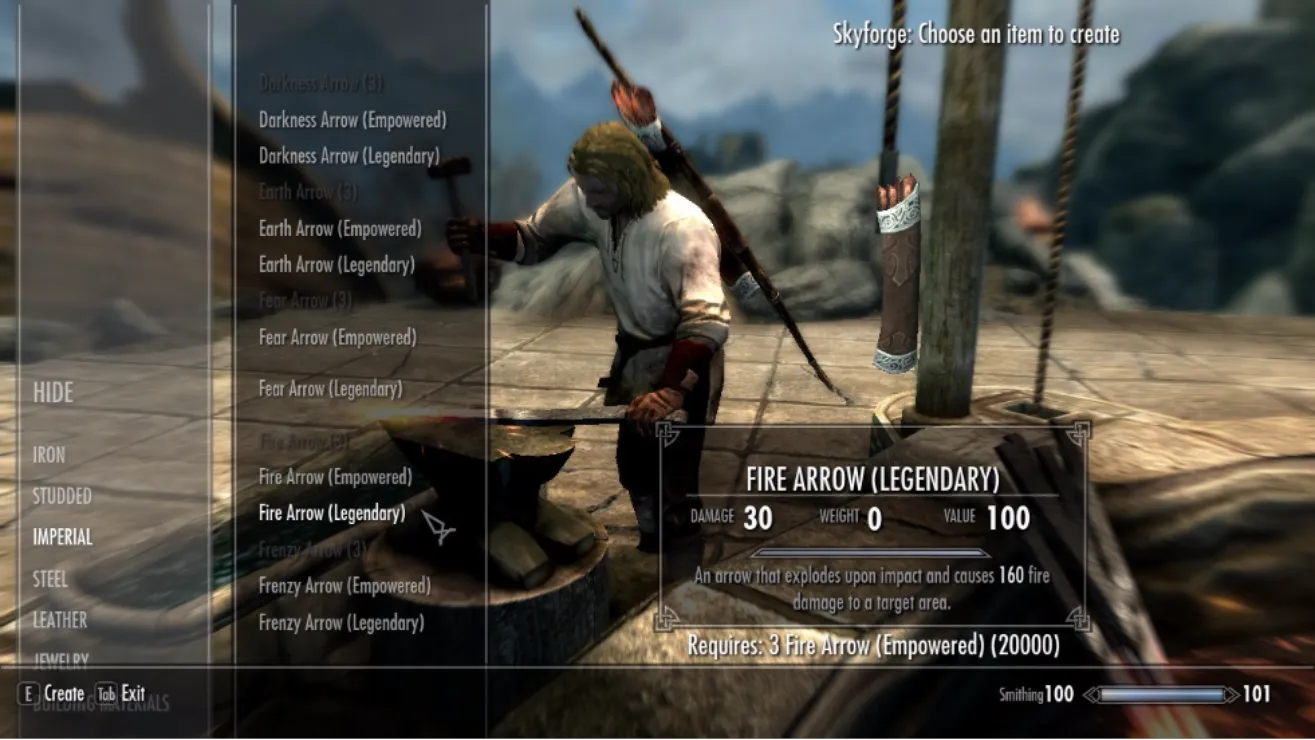Open the Studded category
The width and height of the screenshot is (1315, 740).
click(62, 496)
